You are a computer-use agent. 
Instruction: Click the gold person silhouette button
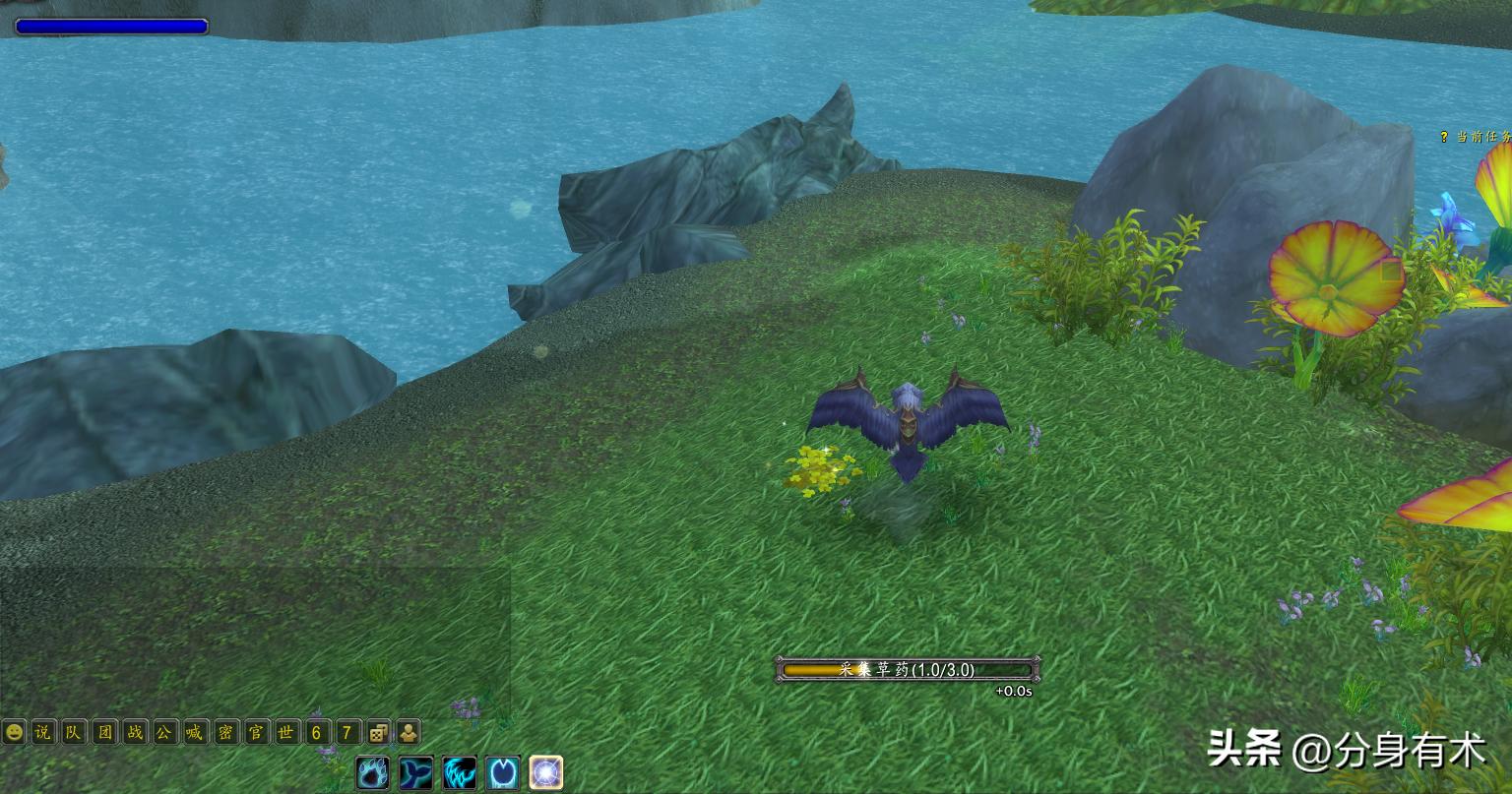[408, 733]
